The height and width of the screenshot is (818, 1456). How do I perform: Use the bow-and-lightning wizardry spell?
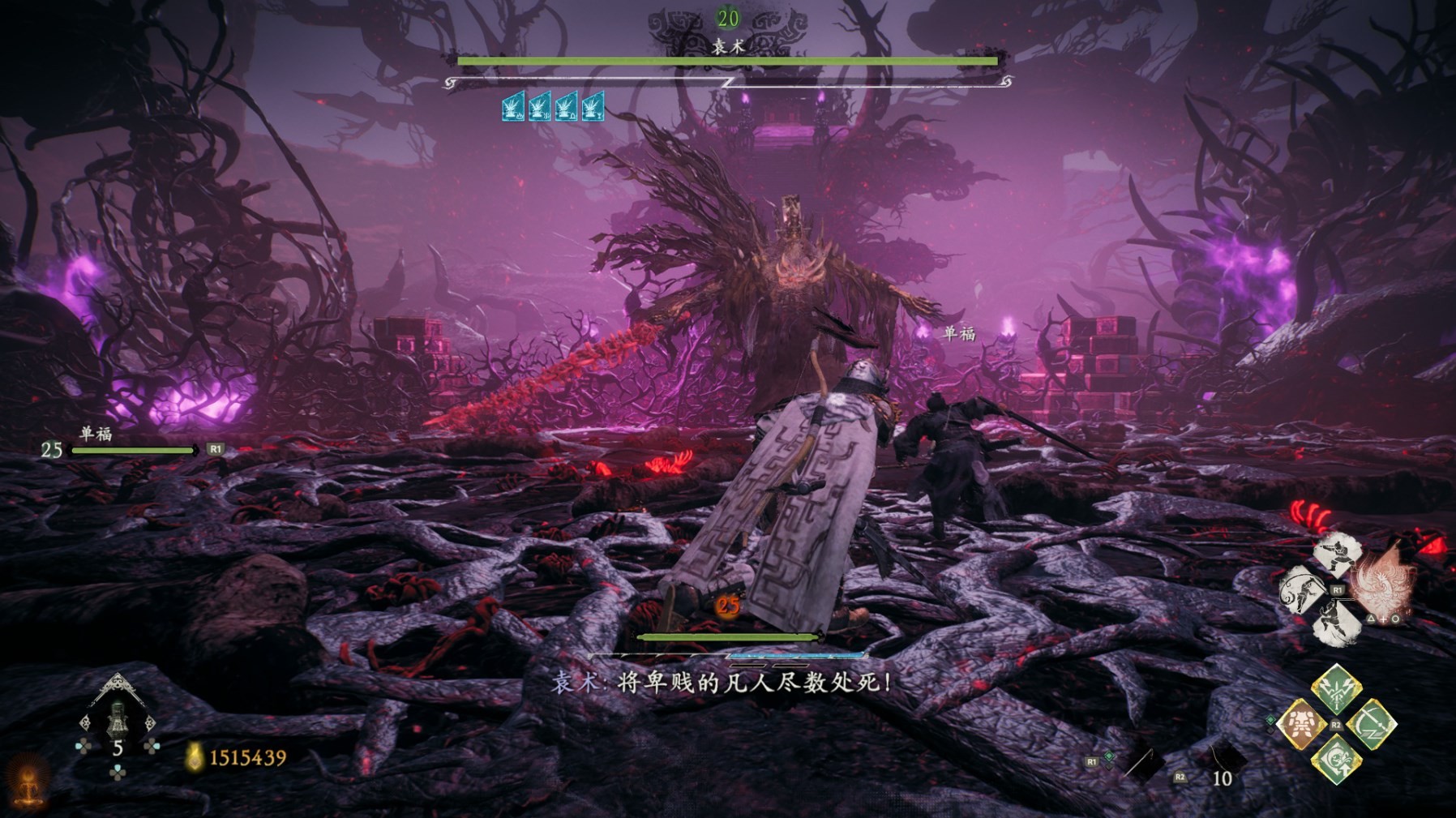coord(1372,725)
